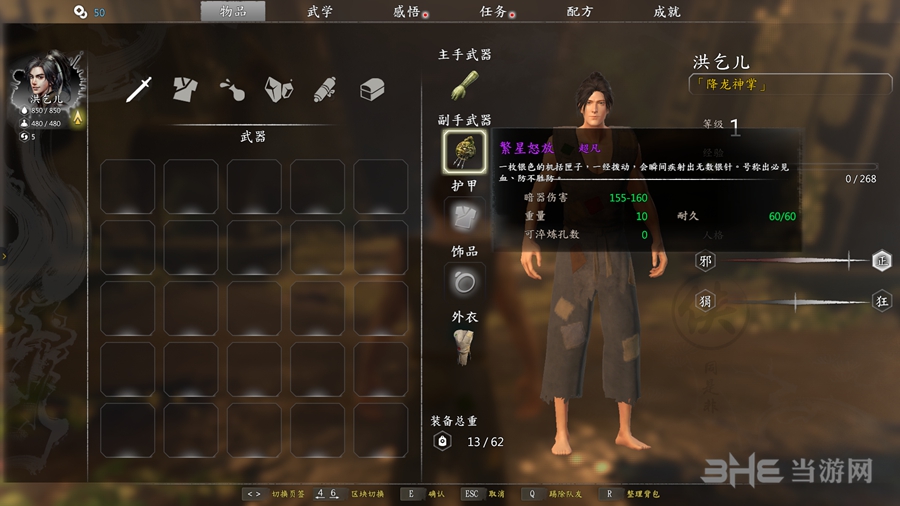Choose the scroll category icon

(324, 89)
